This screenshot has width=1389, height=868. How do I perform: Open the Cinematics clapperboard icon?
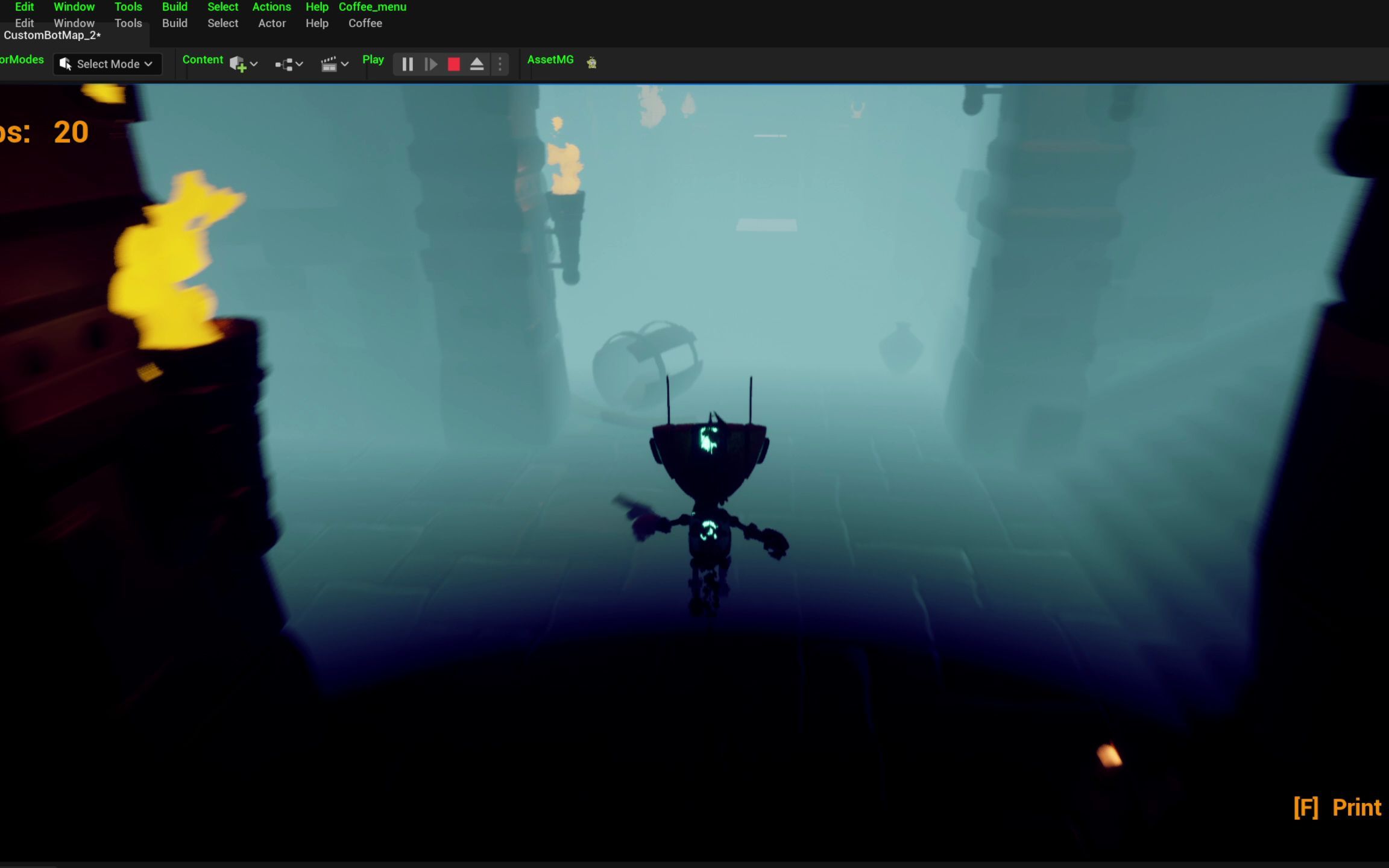click(329, 64)
